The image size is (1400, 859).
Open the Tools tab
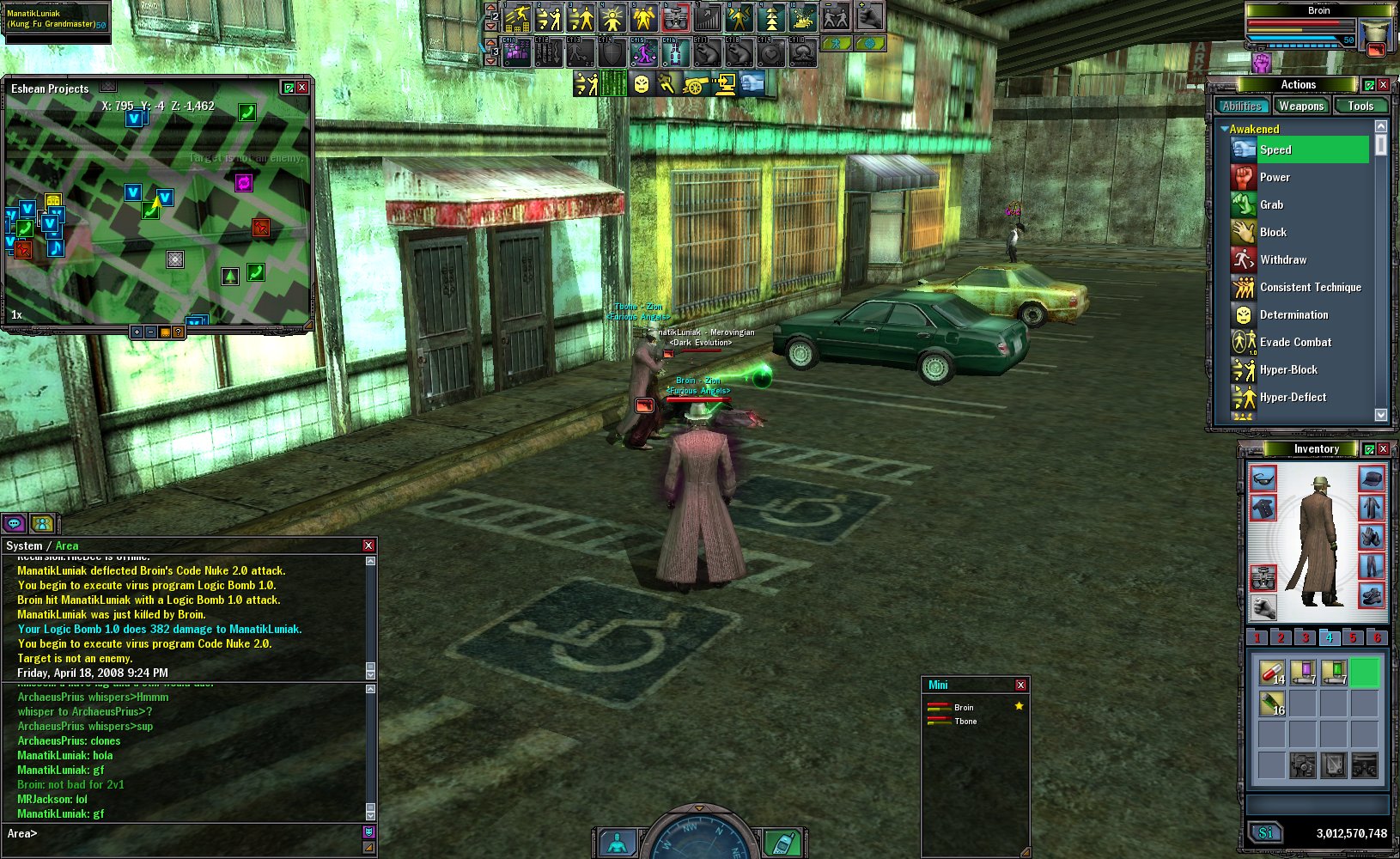click(1360, 107)
